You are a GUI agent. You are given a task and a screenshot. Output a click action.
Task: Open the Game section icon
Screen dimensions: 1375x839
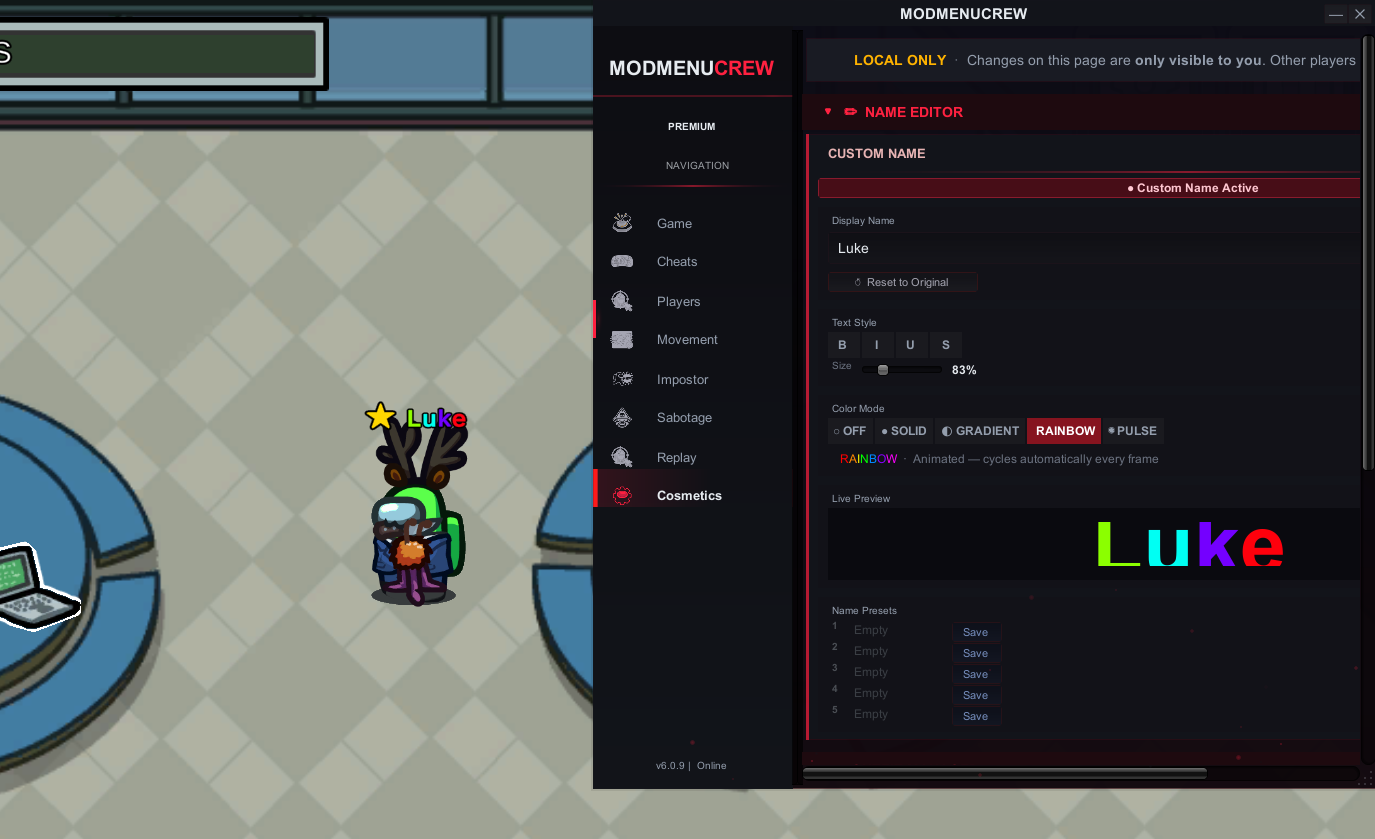(622, 223)
